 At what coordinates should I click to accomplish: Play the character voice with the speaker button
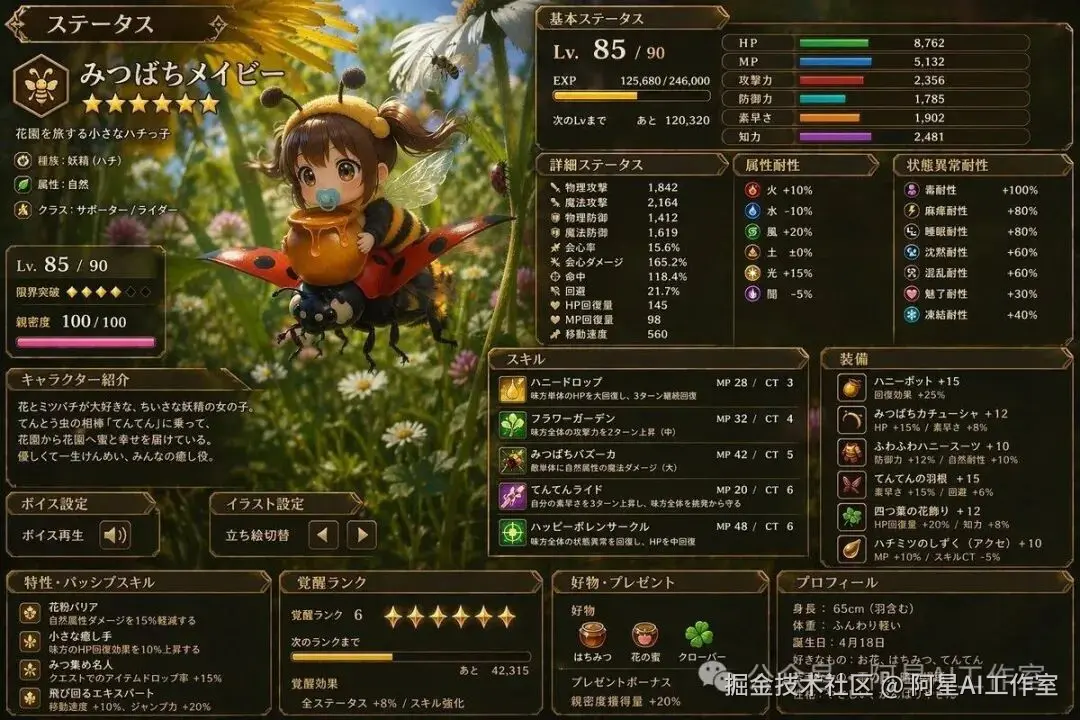[115, 535]
